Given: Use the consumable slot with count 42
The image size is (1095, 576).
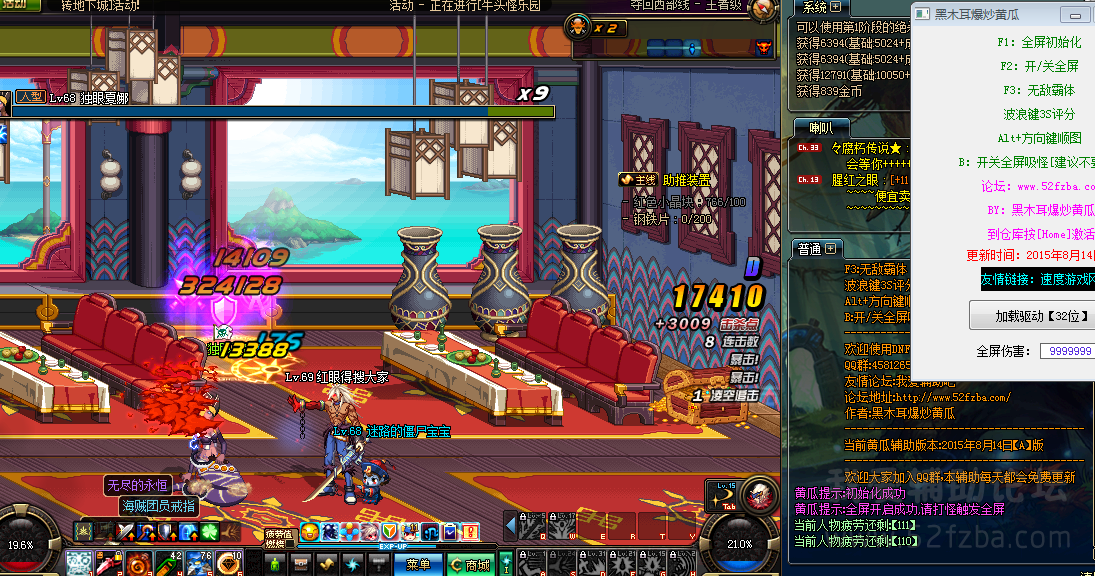Looking at the screenshot, I should [167, 564].
